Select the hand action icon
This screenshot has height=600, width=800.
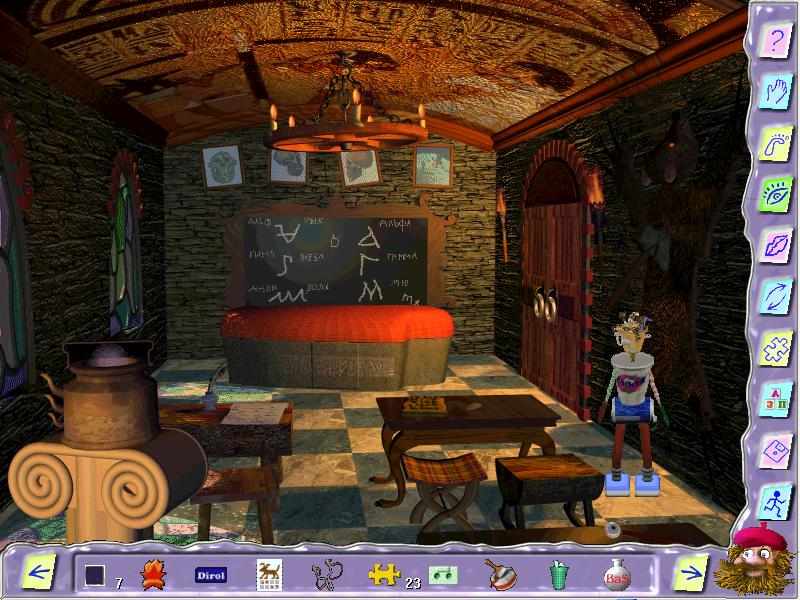click(x=773, y=91)
